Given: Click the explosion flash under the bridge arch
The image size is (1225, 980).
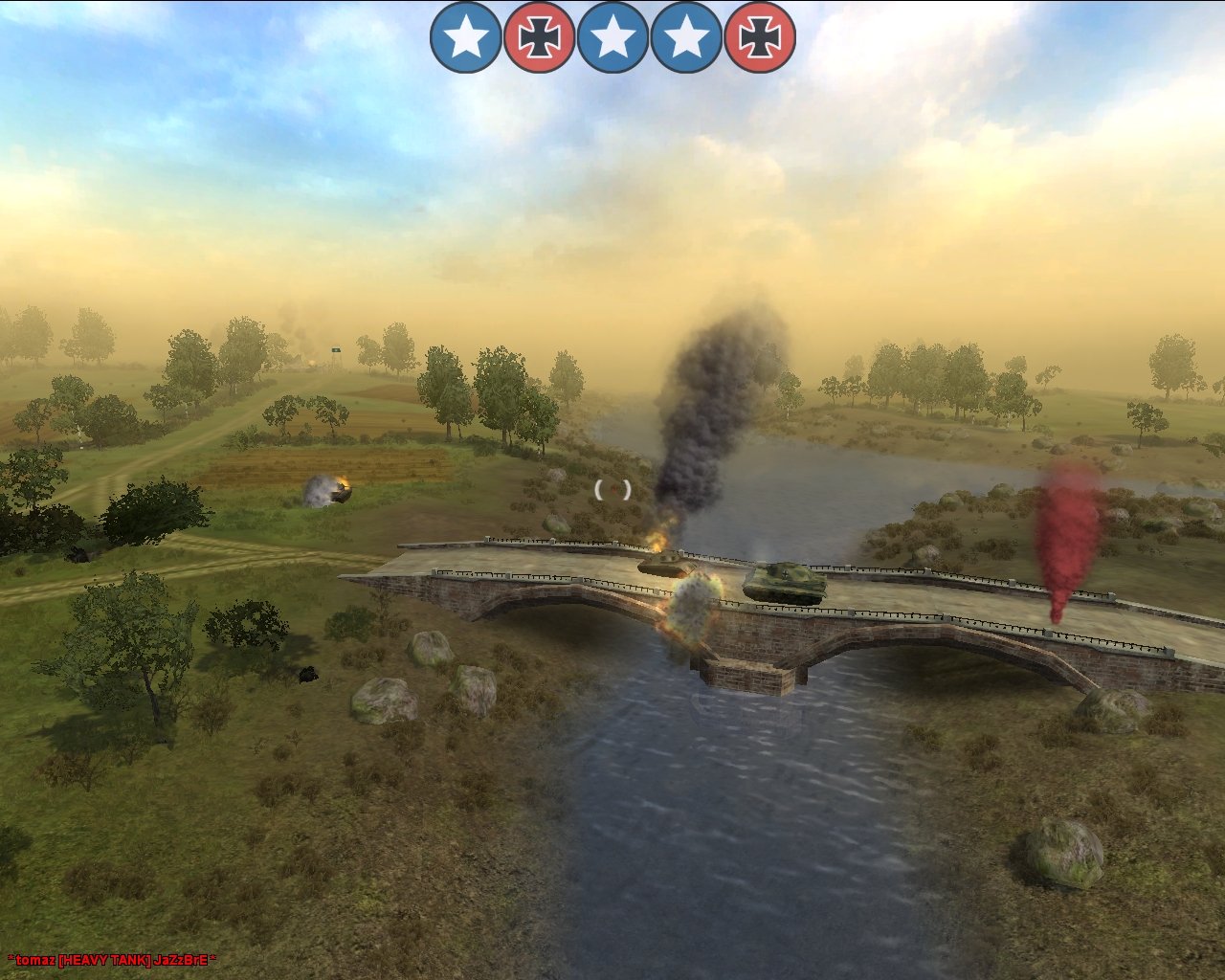Looking at the screenshot, I should click(691, 608).
